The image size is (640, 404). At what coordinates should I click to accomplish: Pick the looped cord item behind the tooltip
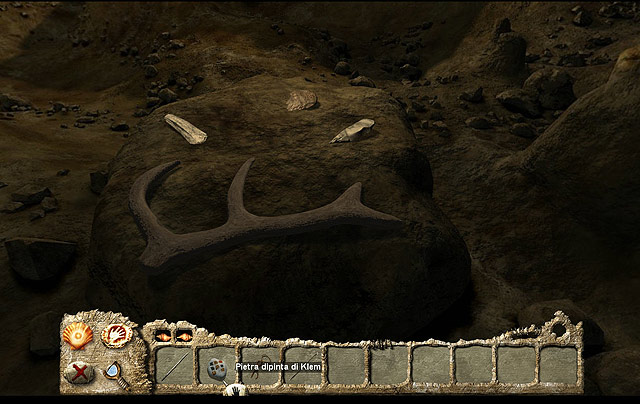tap(262, 360)
